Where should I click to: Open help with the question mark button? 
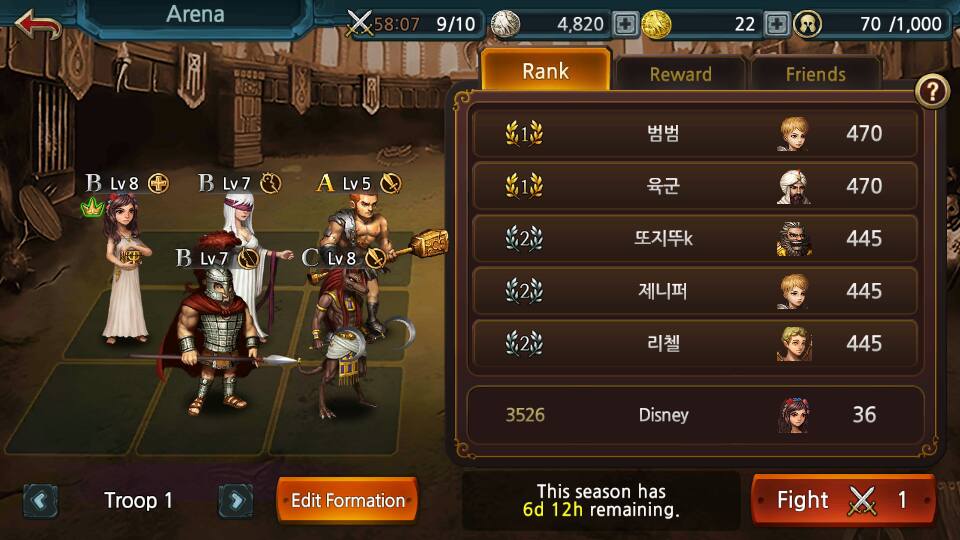point(932,92)
